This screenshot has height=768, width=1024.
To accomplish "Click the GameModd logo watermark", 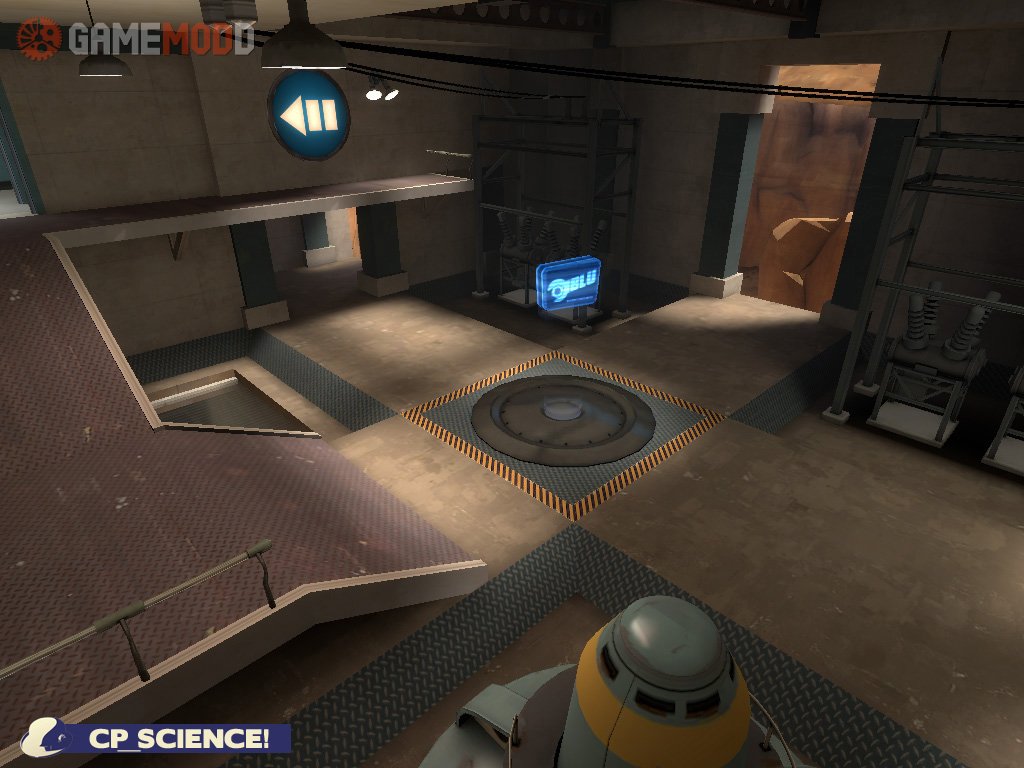I will pos(136,38).
